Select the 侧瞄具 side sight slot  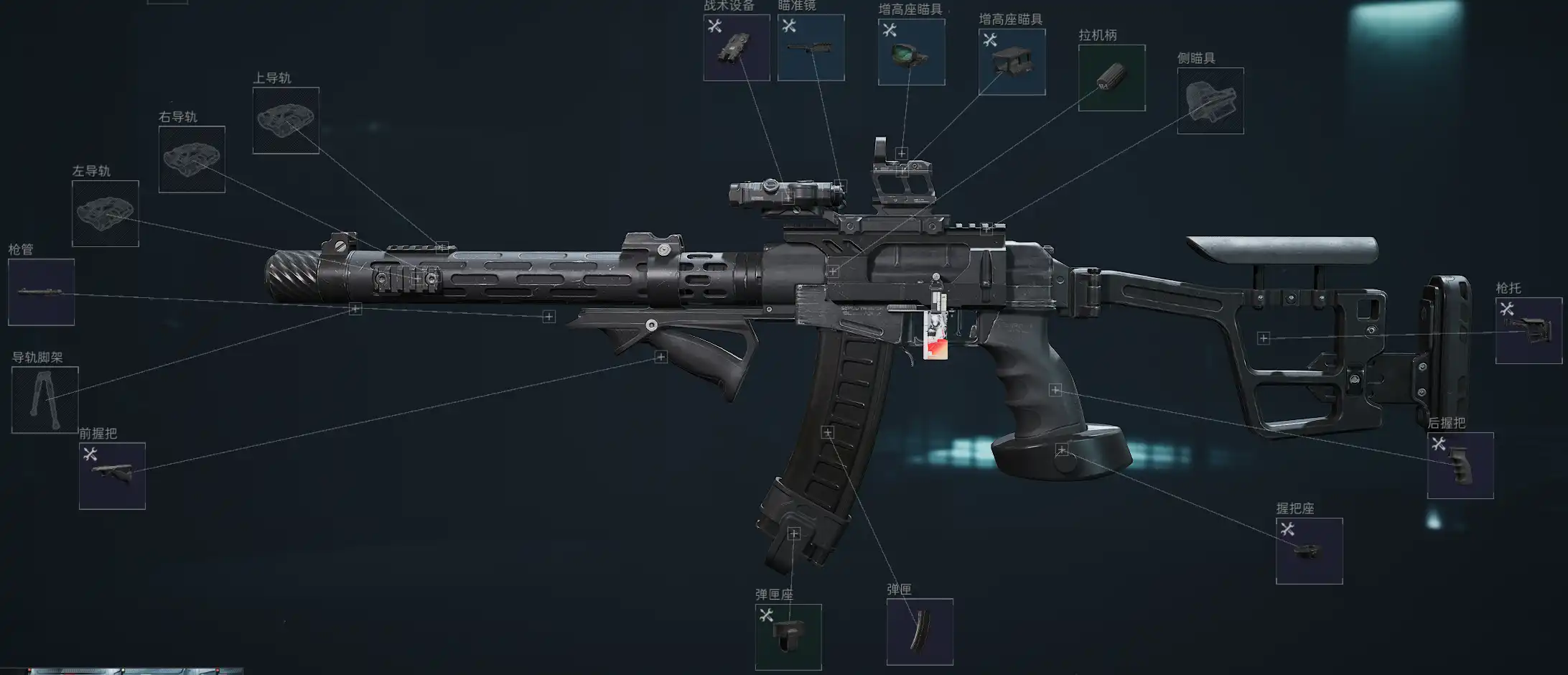point(1210,101)
